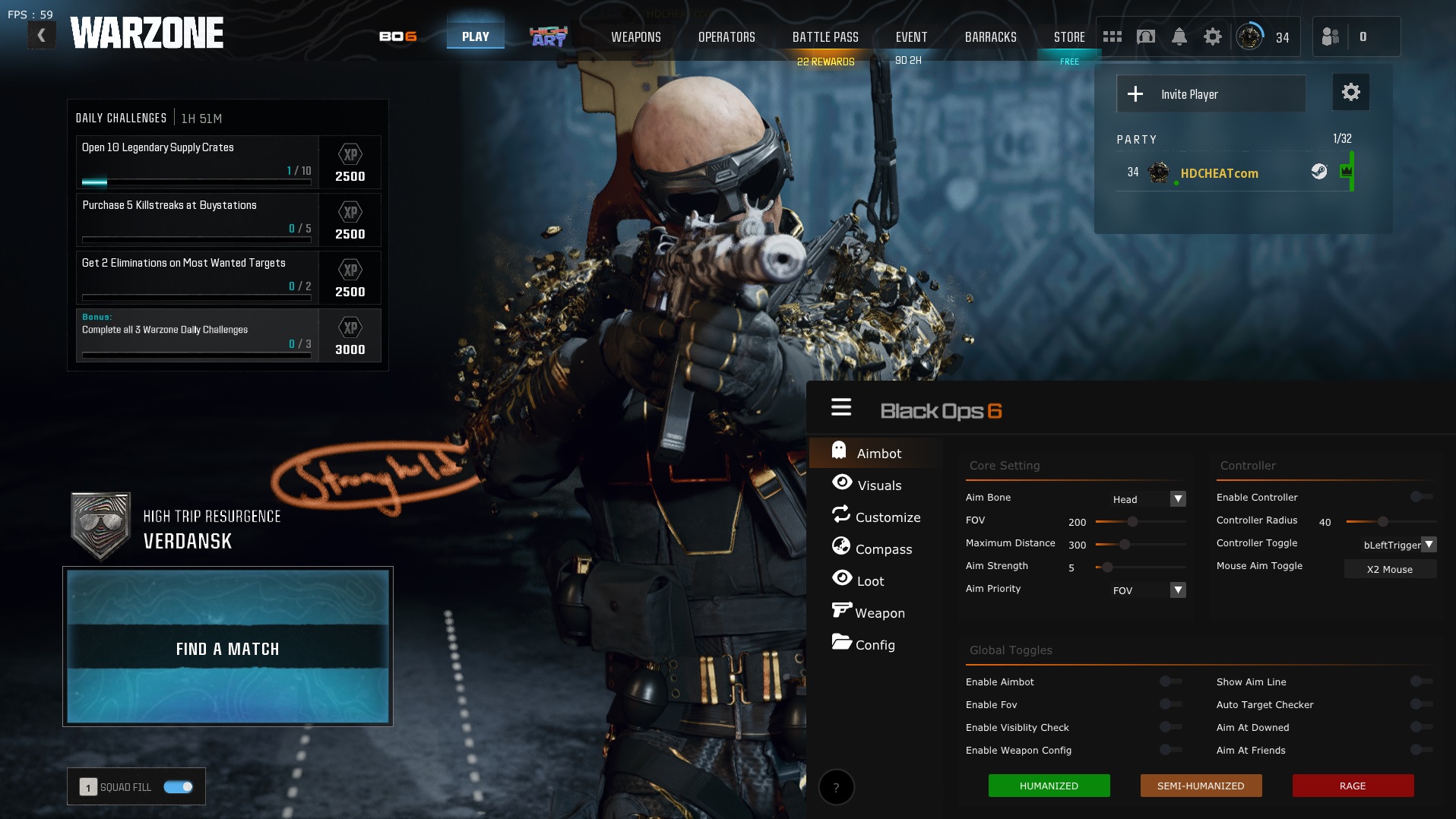This screenshot has height=819, width=1456.
Task: Switch to the Battle Pass tab
Action: [x=825, y=36]
